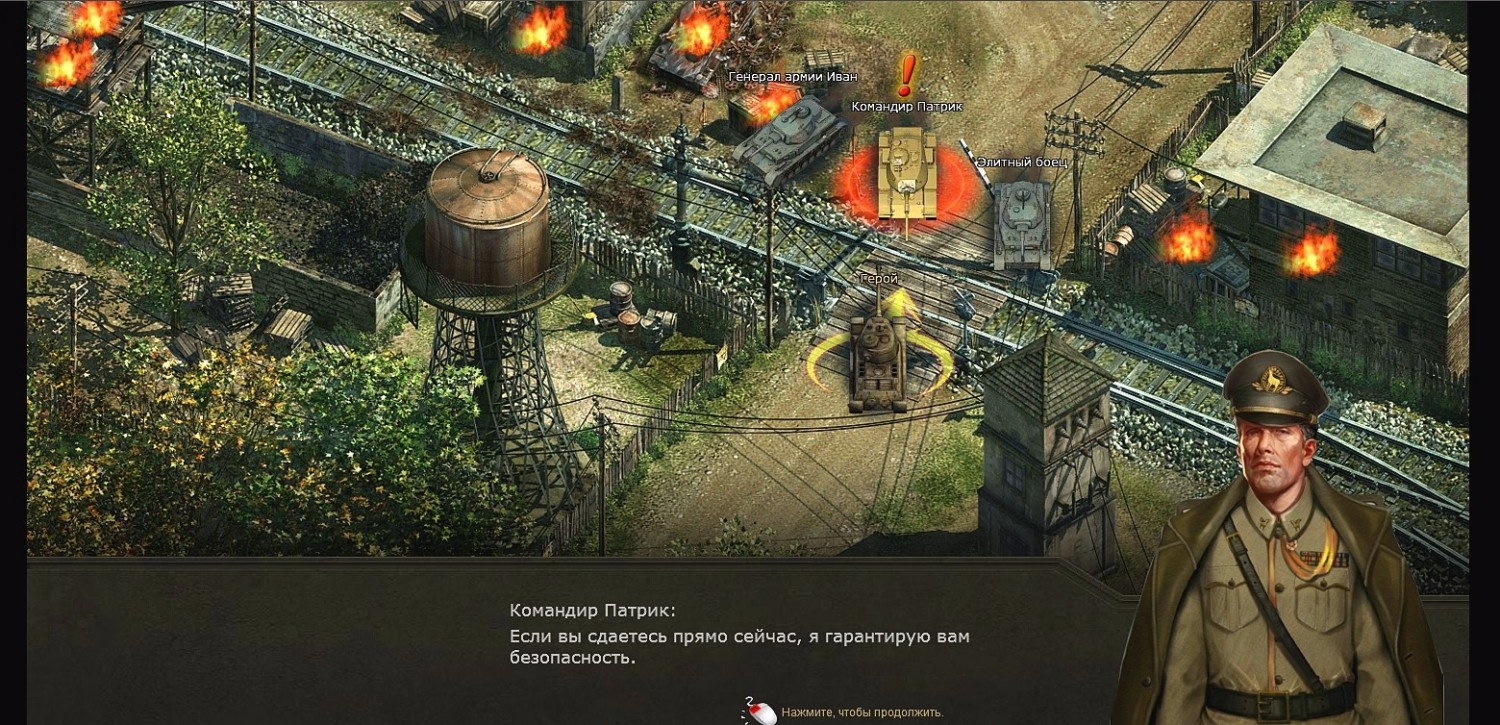
Task: Click the red exclamation quest marker
Action: click(x=907, y=75)
